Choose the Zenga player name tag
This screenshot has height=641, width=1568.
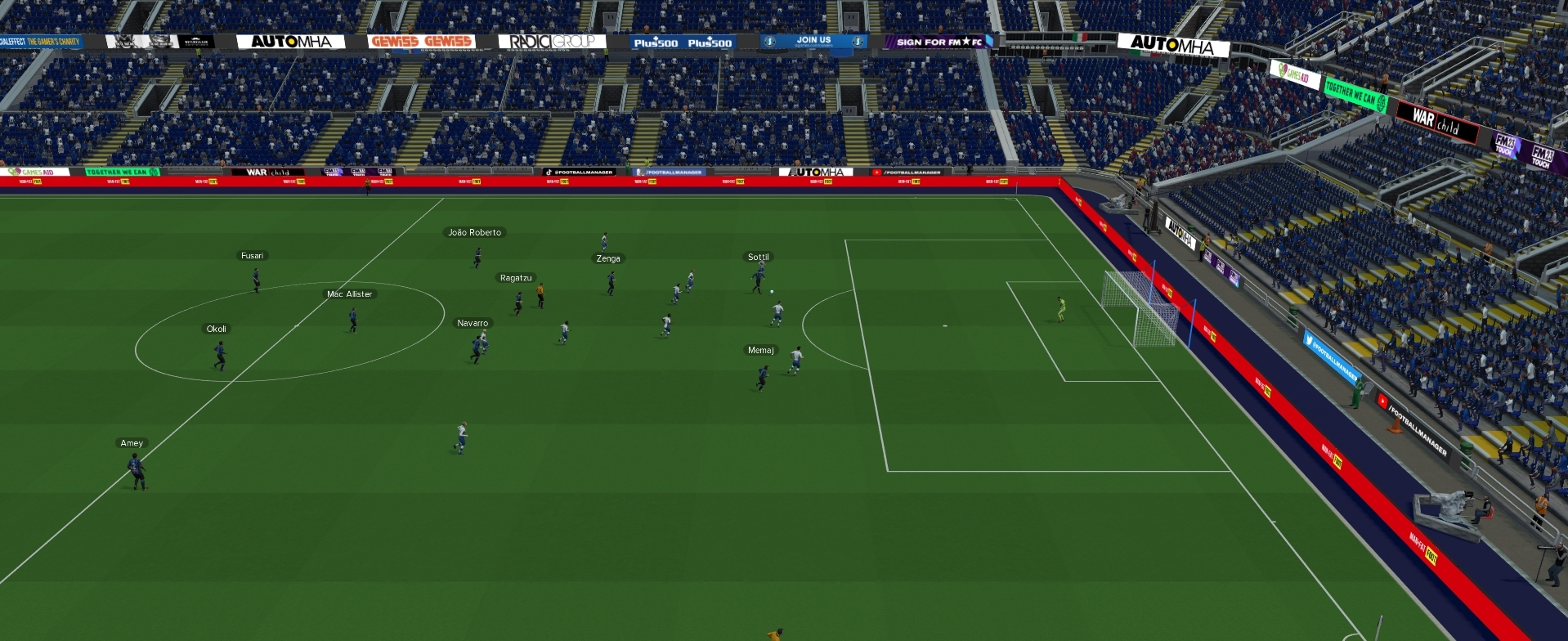[x=608, y=259]
